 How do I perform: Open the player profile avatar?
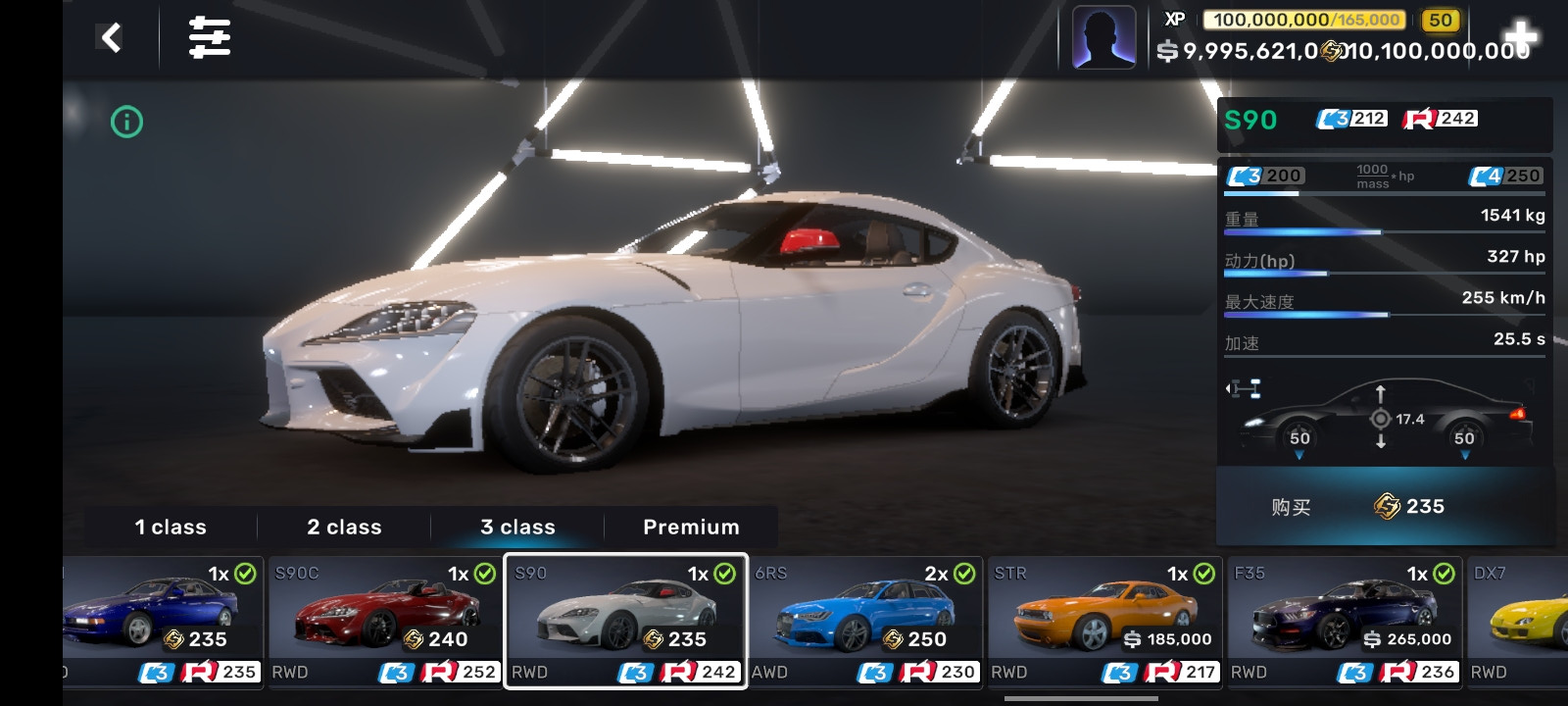1103,38
